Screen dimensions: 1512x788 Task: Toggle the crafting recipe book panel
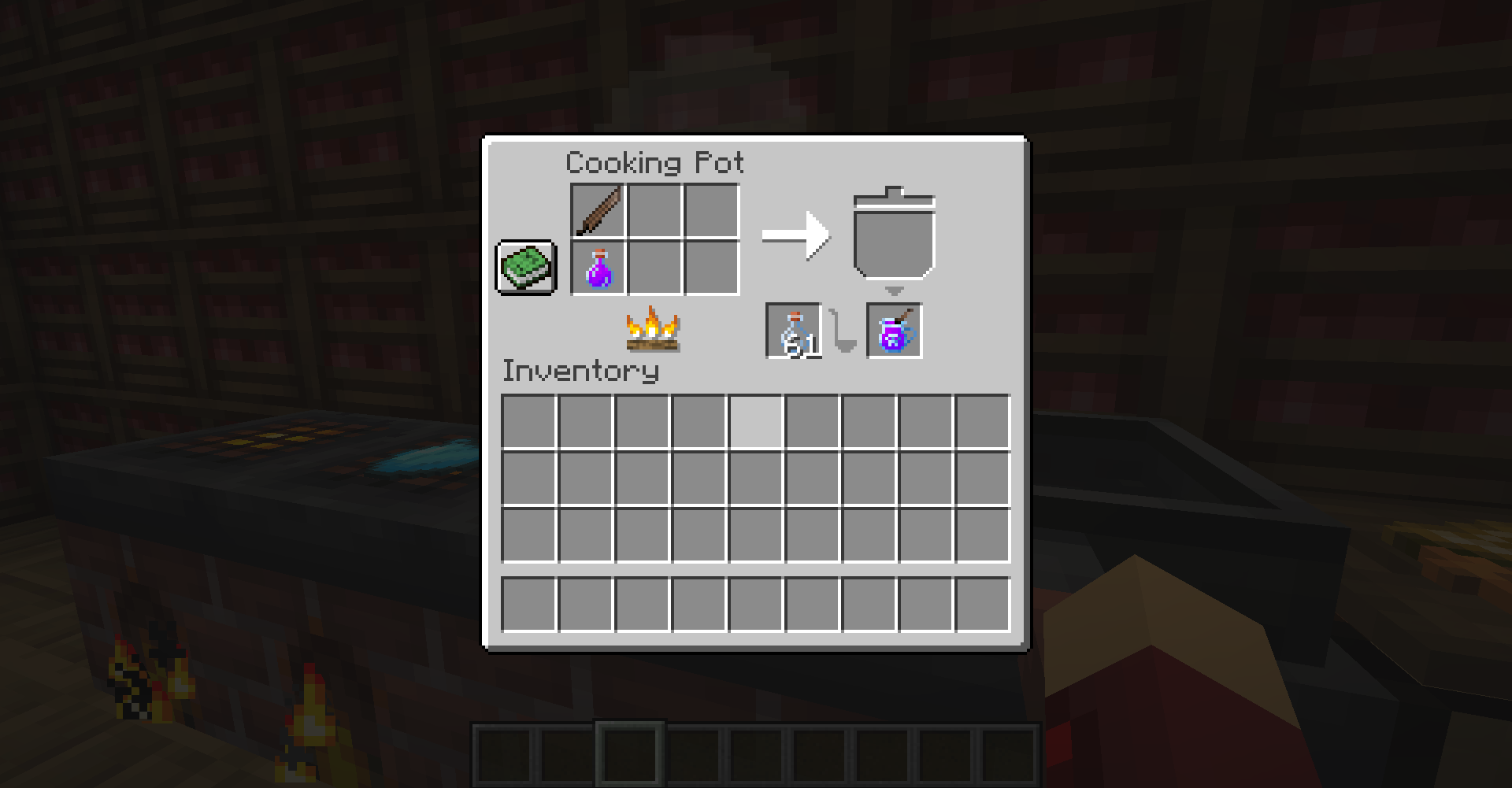526,267
